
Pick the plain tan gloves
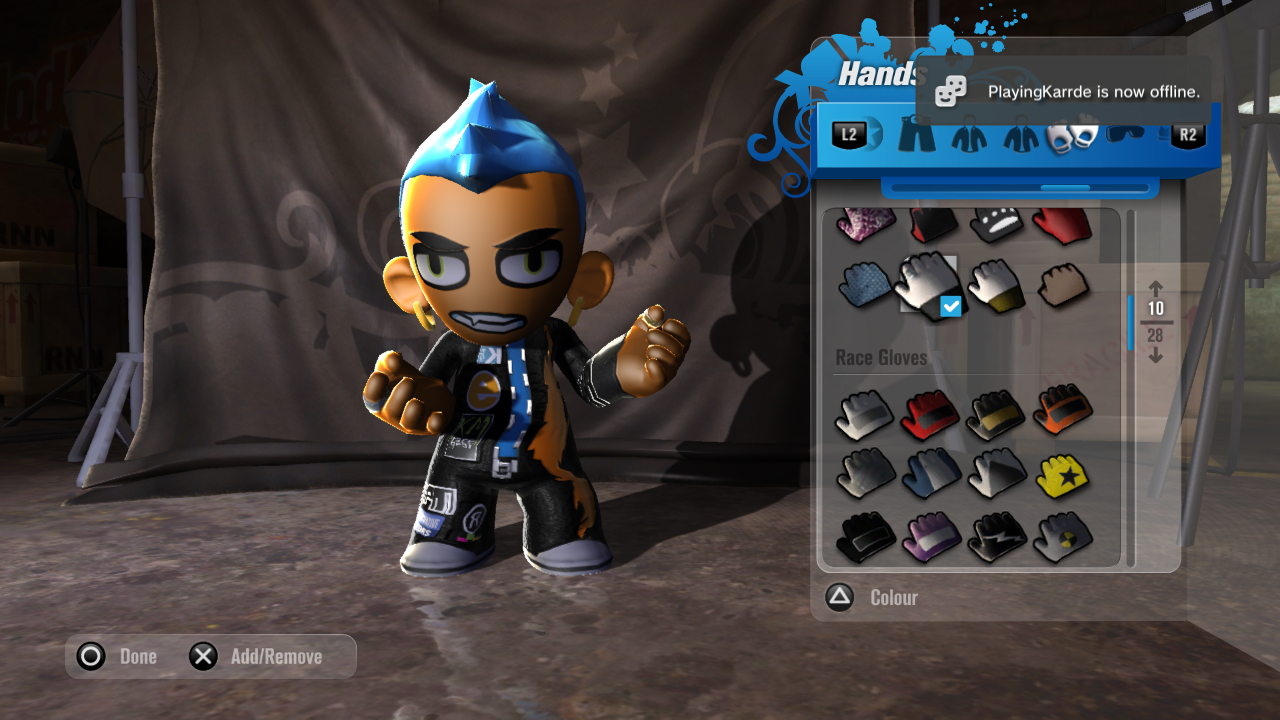click(1062, 284)
